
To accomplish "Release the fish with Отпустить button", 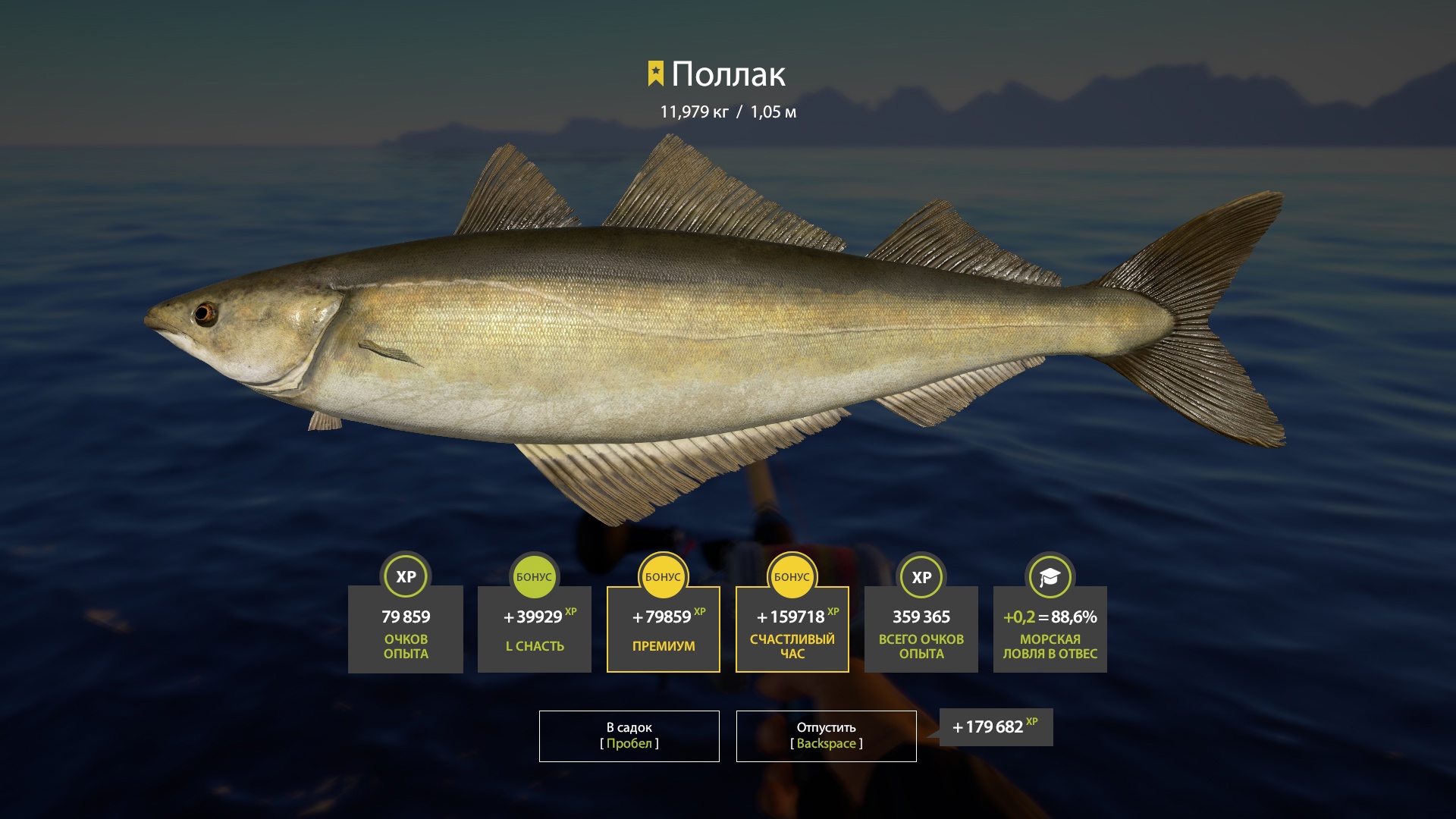I will pyautogui.click(x=826, y=736).
